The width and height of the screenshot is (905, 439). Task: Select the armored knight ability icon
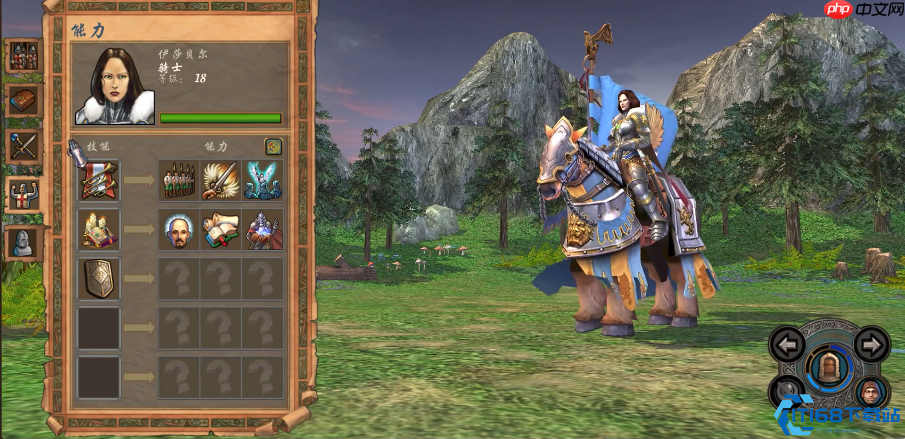click(263, 229)
